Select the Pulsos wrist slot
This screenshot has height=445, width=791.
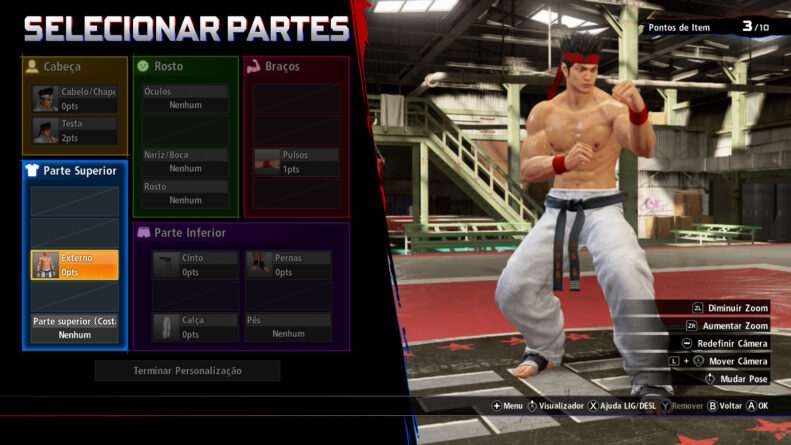pos(296,162)
